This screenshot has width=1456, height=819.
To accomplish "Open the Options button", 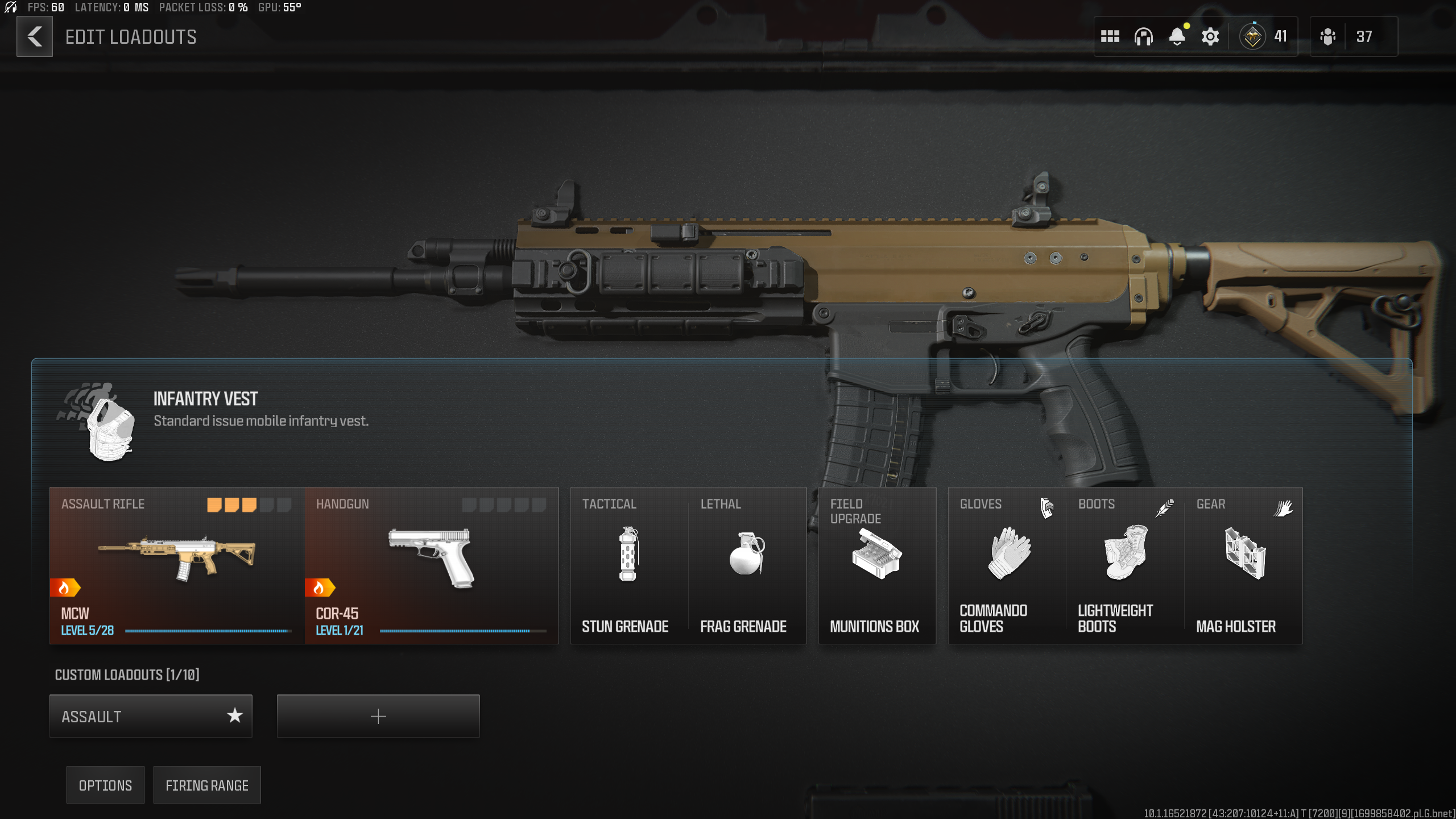I will (105, 785).
